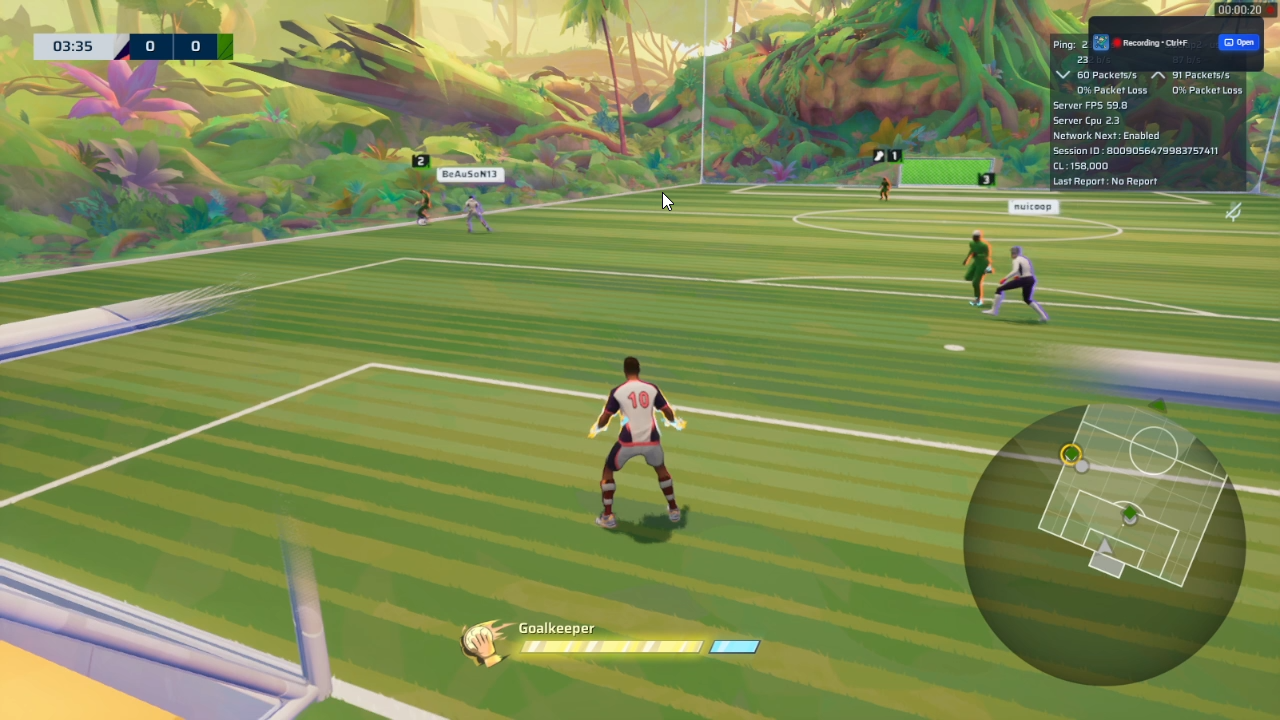Screen dimensions: 1280x720
Task: Select the right team score on the scoreboard
Action: tap(195, 46)
